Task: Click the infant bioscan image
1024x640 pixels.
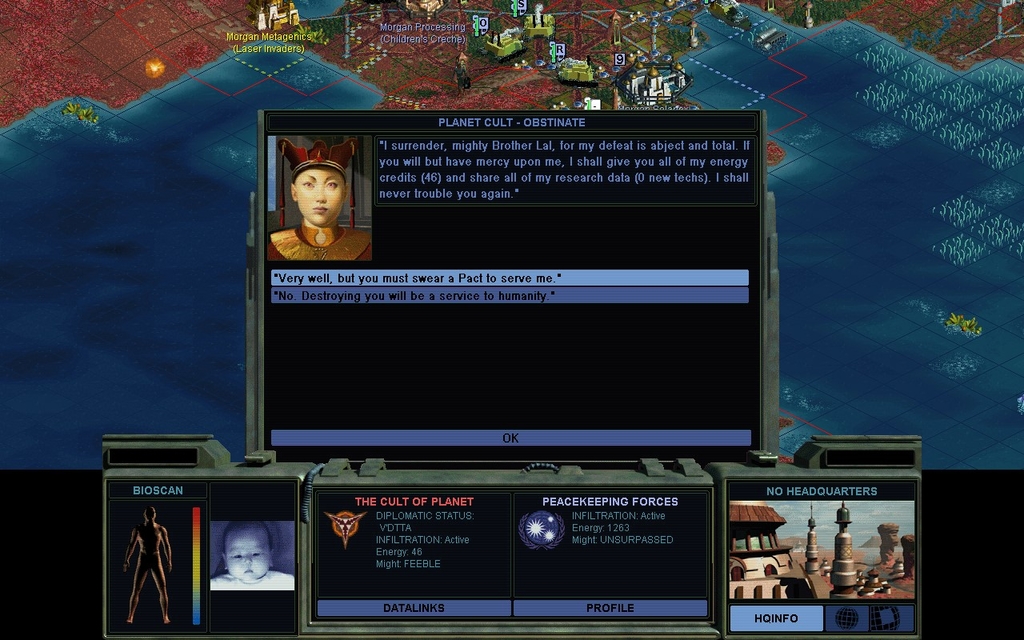Action: point(252,555)
